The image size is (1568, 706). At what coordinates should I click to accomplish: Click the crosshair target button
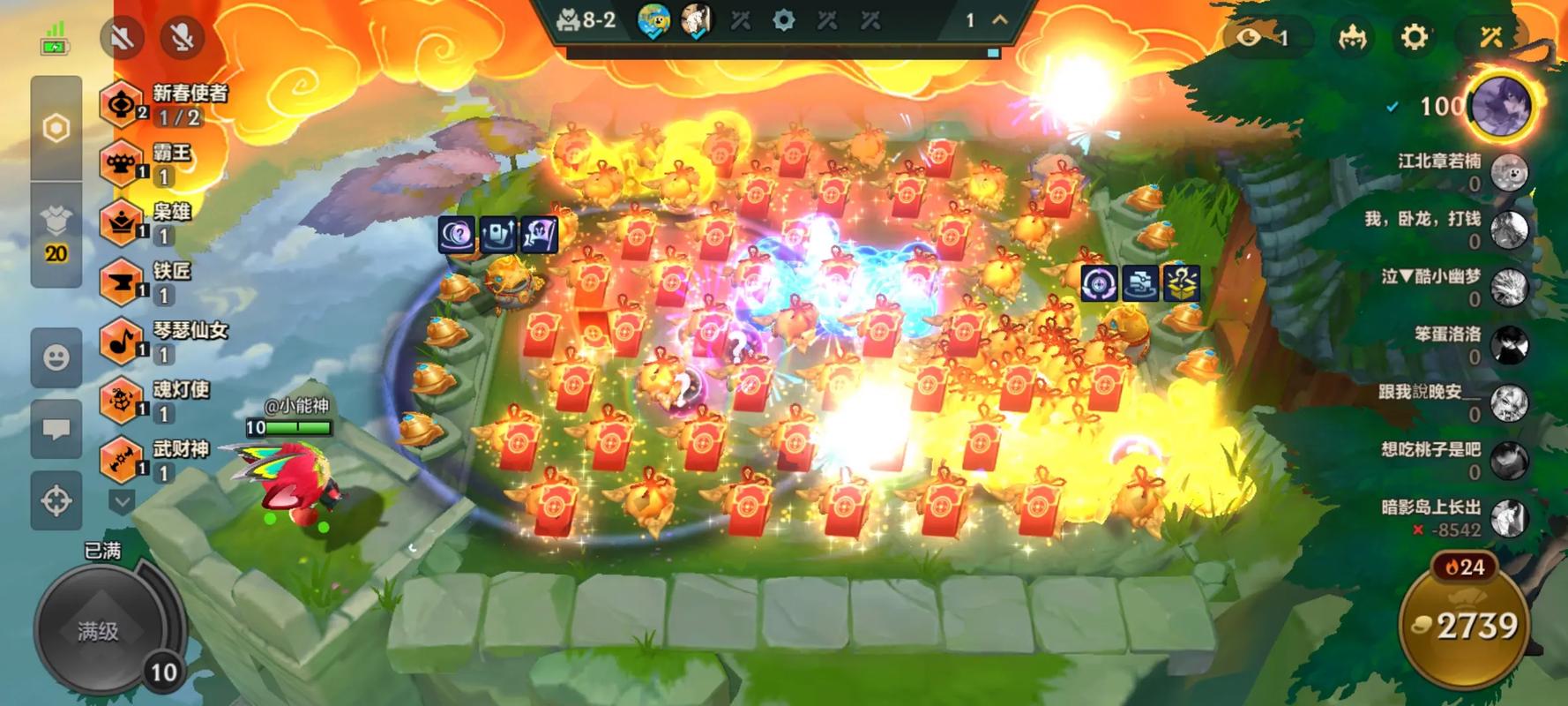56,500
